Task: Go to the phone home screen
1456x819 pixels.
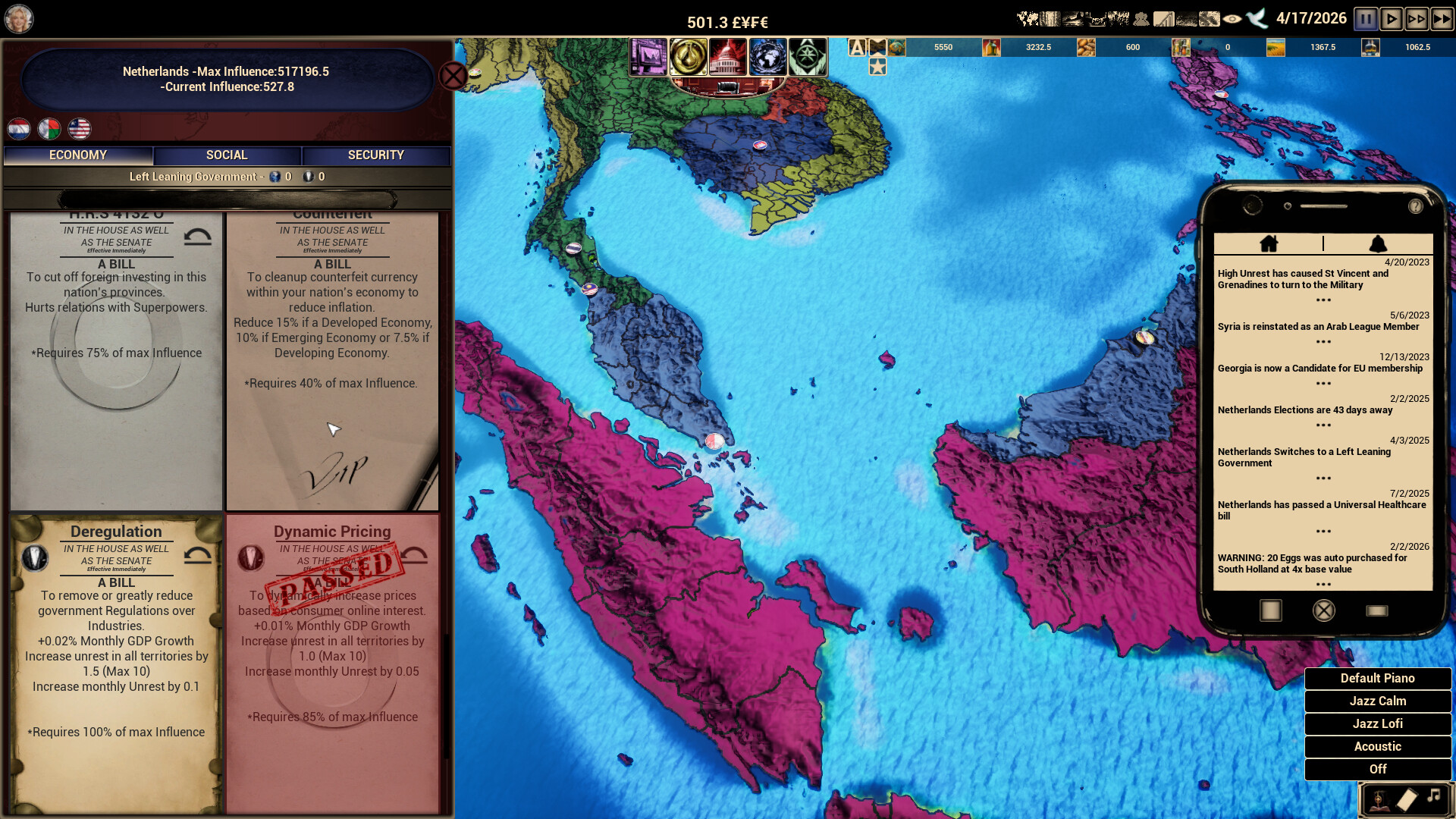Action: coord(1269,243)
